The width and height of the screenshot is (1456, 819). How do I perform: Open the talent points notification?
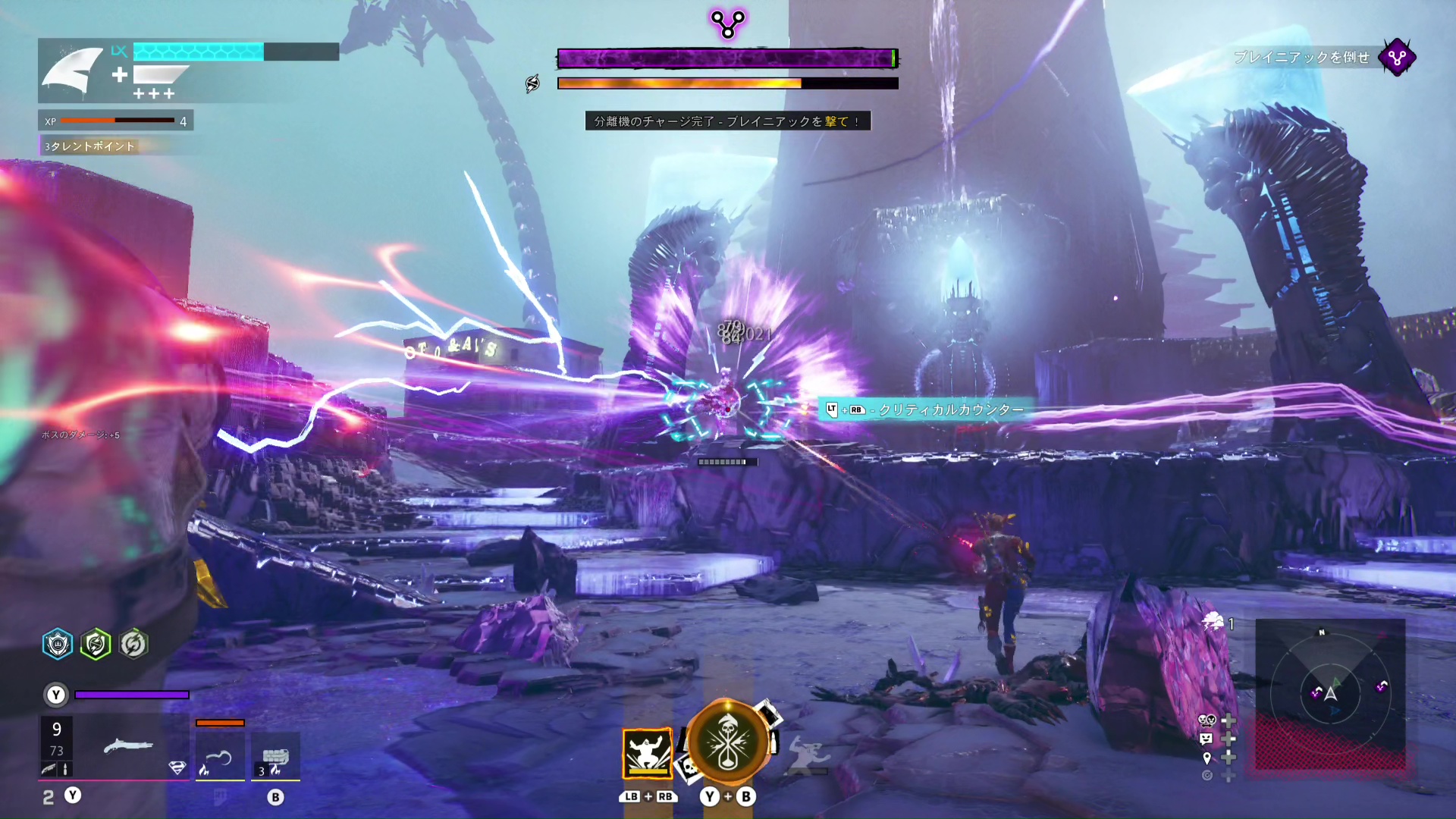89,146
